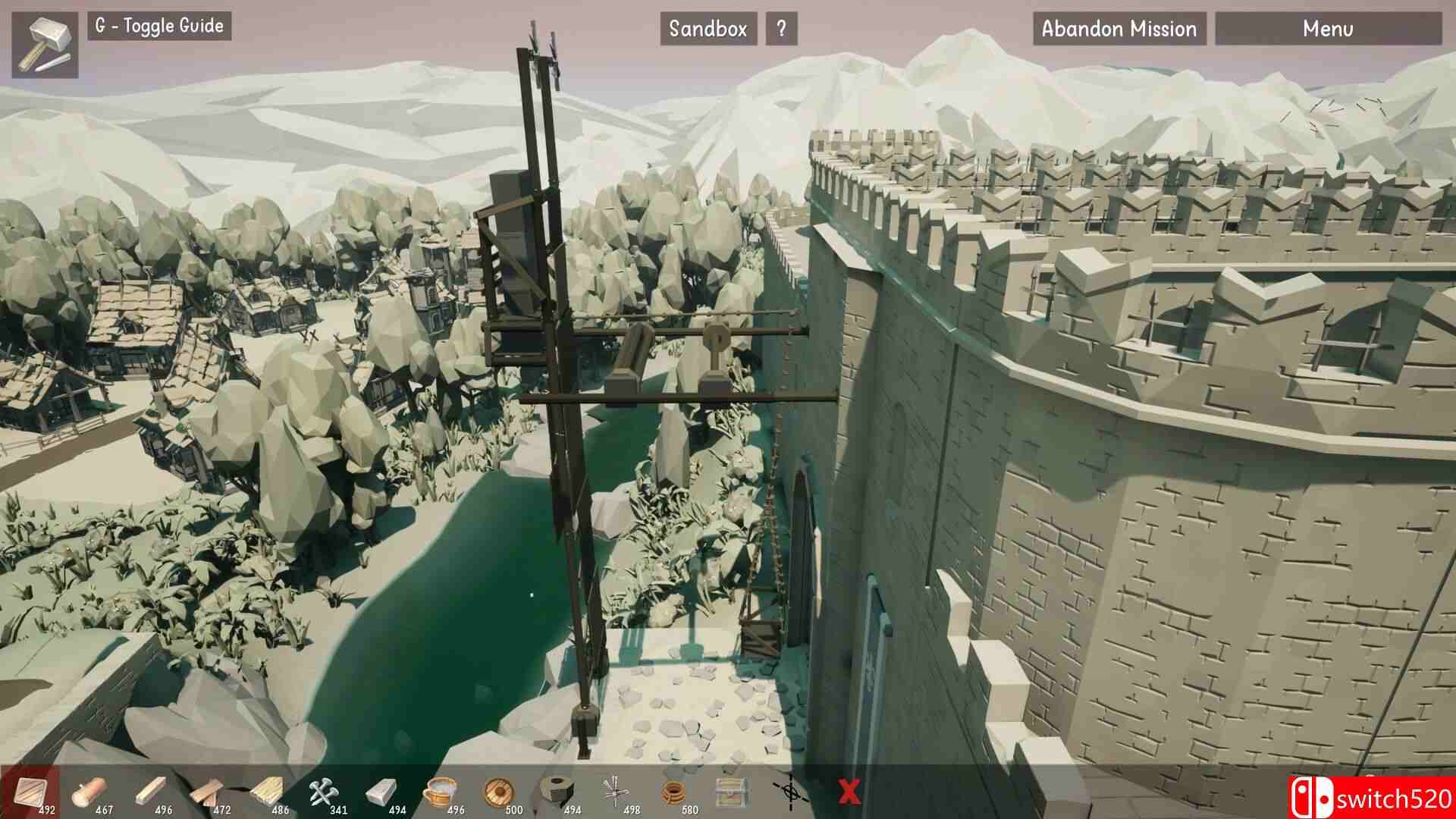This screenshot has width=1456, height=819.
Task: Select the split wood planks item
Action: point(206,789)
